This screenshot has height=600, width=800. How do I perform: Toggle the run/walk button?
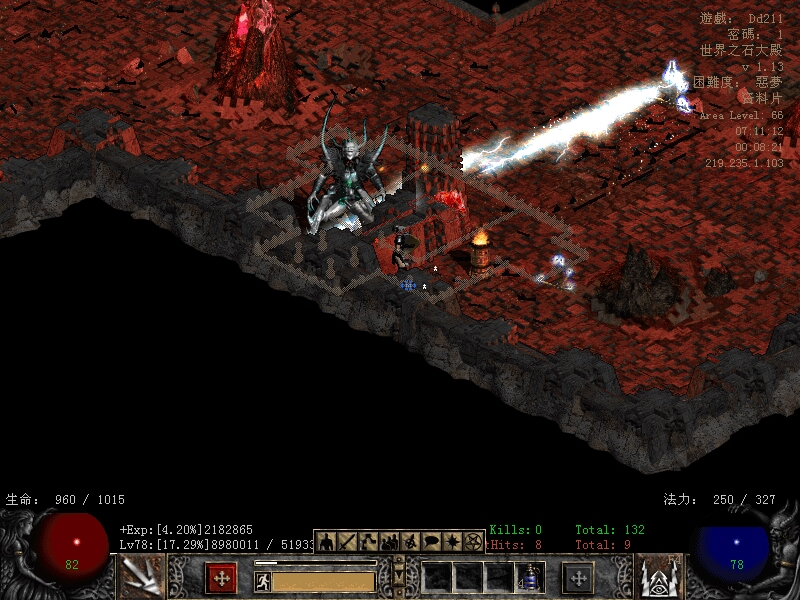(263, 581)
